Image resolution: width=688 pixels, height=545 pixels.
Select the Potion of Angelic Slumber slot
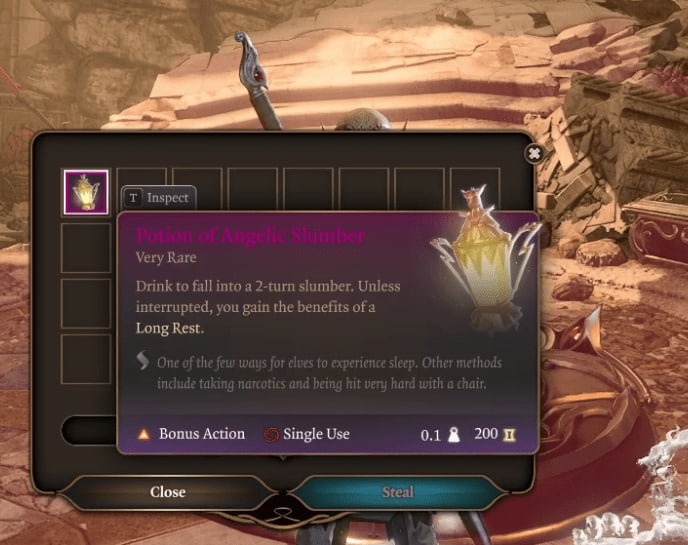pyautogui.click(x=86, y=192)
